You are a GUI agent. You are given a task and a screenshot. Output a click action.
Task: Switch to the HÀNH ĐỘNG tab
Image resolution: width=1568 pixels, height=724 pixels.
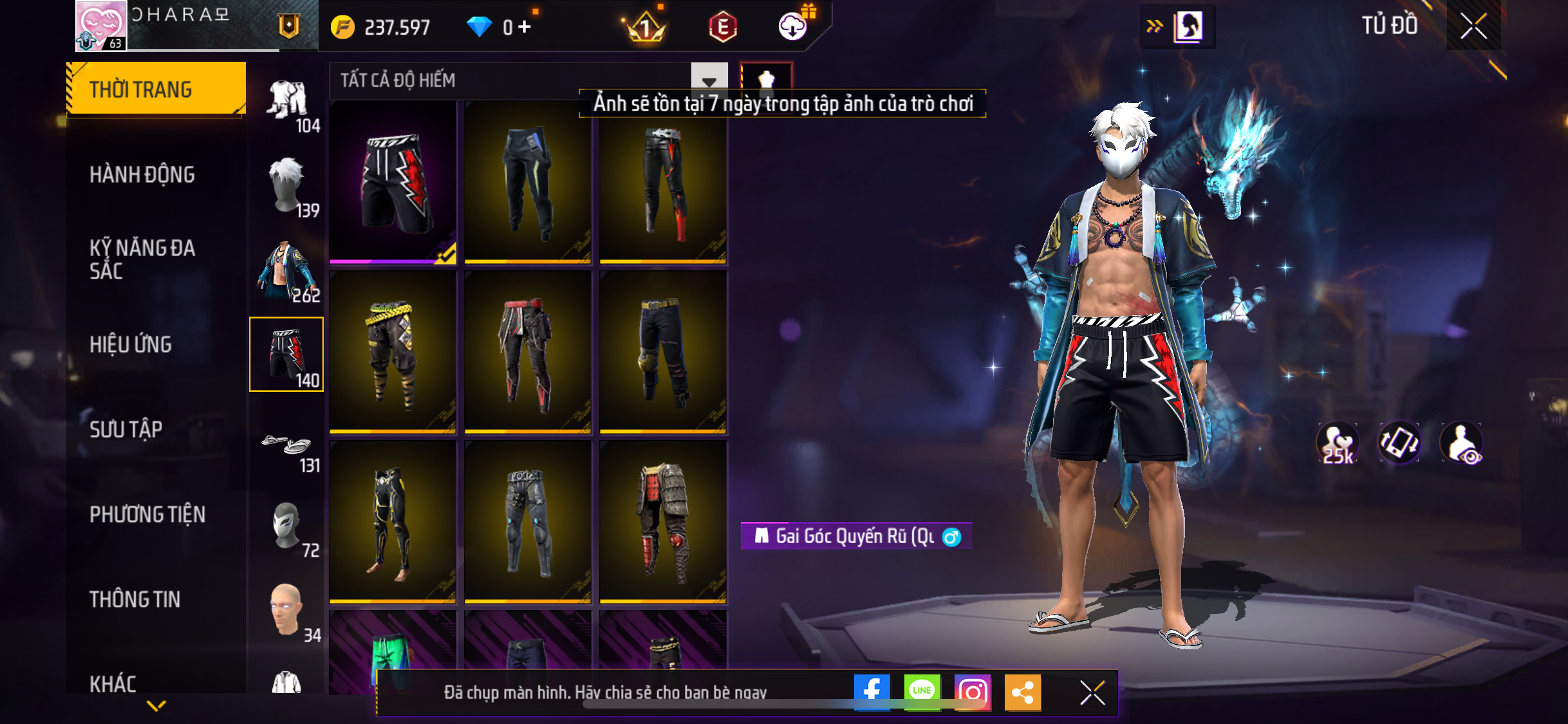(142, 174)
